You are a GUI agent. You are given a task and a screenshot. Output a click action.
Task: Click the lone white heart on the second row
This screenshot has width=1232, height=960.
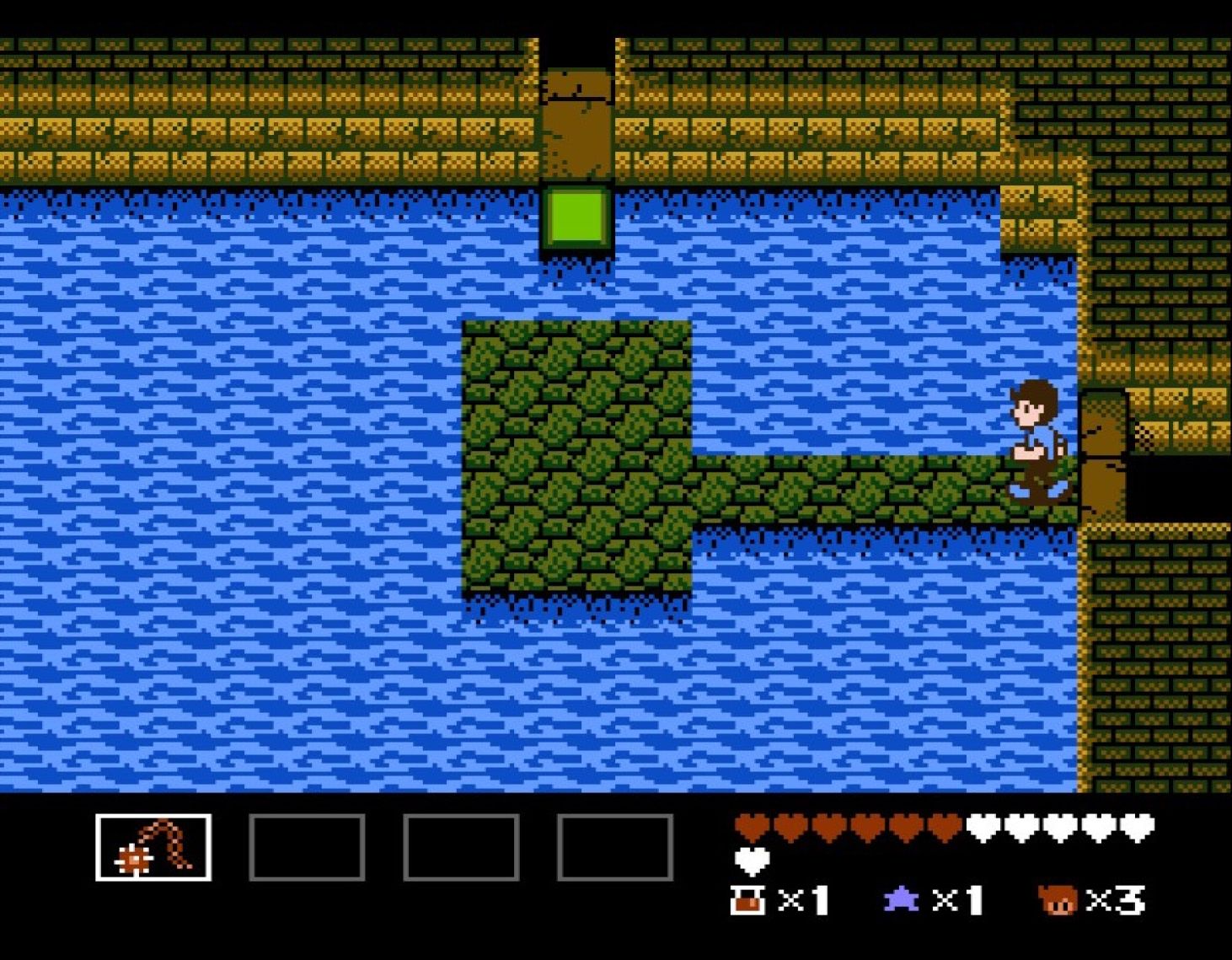point(750,861)
